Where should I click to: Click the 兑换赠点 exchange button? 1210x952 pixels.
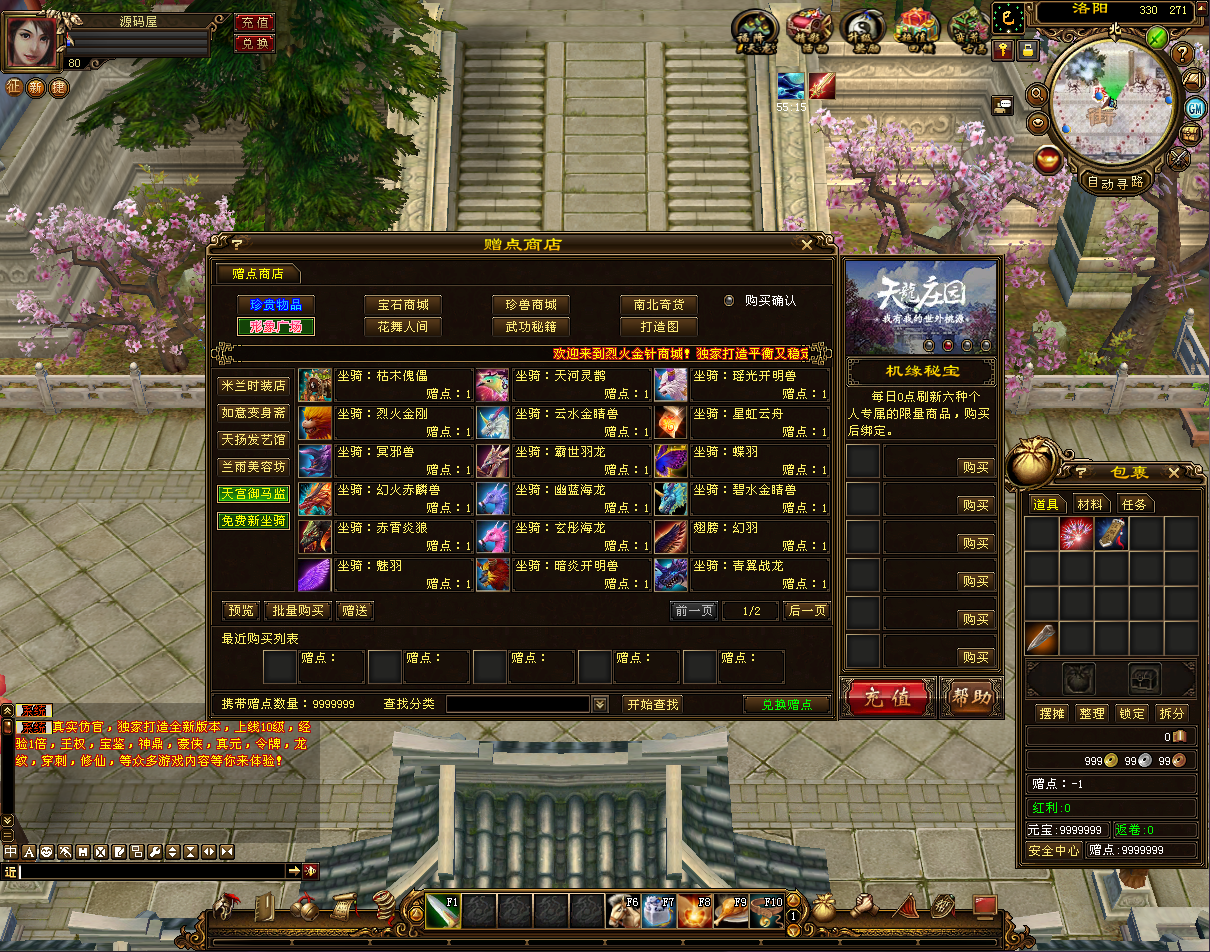click(787, 704)
